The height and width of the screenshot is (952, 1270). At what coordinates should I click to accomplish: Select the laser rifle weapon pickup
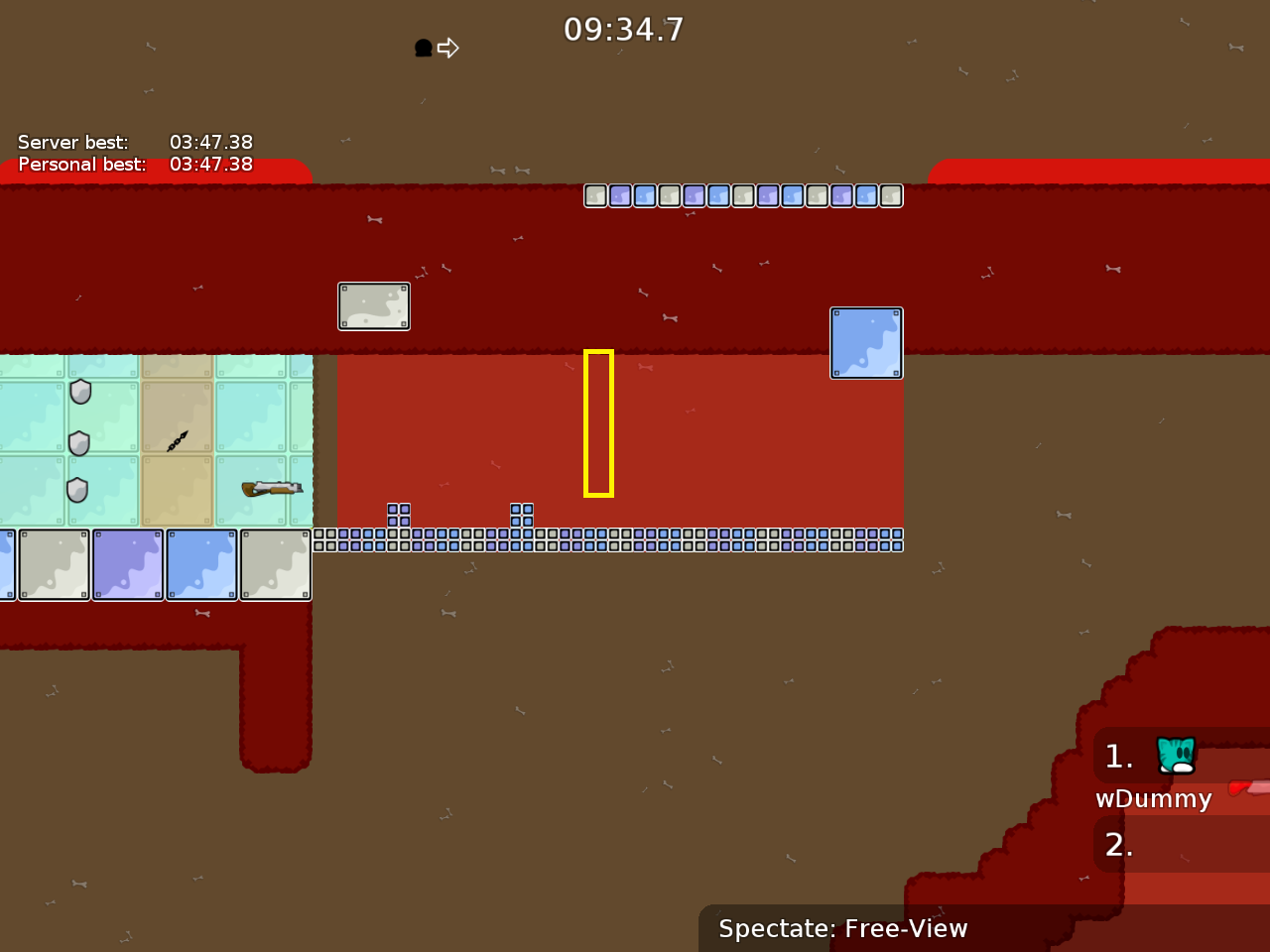[x=272, y=487]
